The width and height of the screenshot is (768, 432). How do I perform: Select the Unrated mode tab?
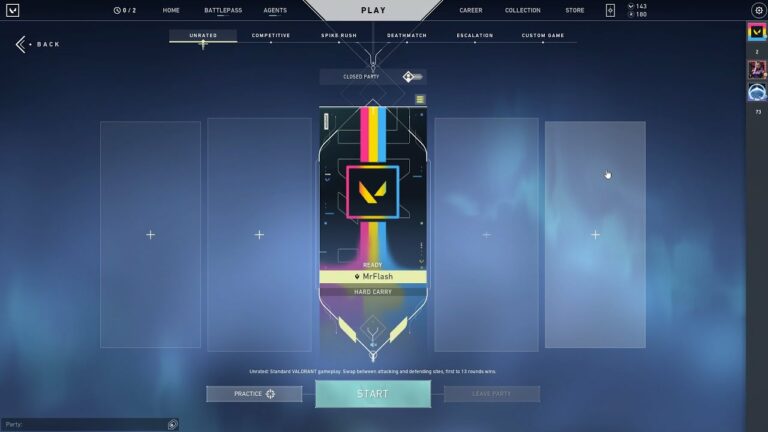[203, 35]
